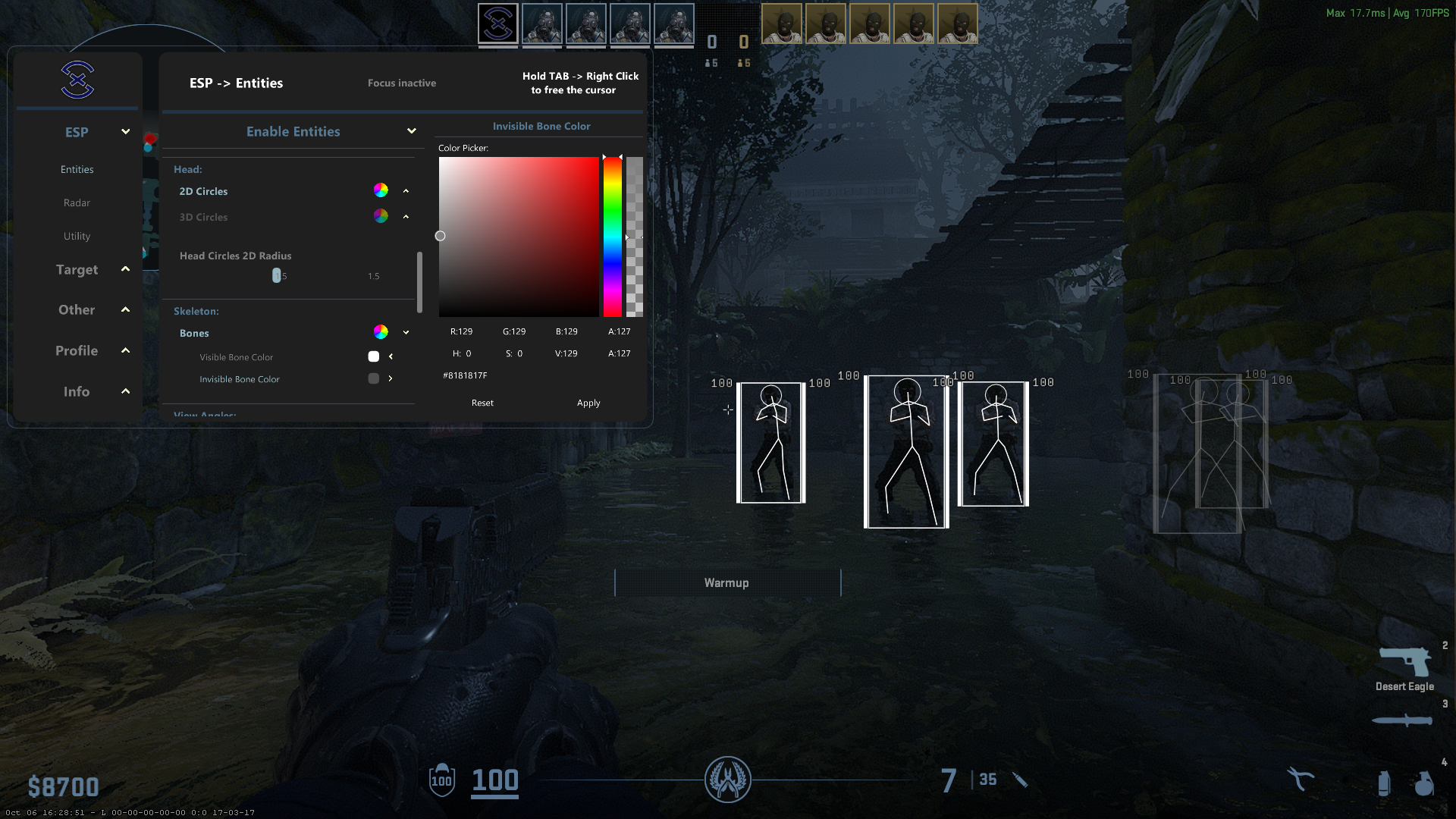The width and height of the screenshot is (1456, 819).
Task: Apply the selected bone color
Action: coord(588,403)
